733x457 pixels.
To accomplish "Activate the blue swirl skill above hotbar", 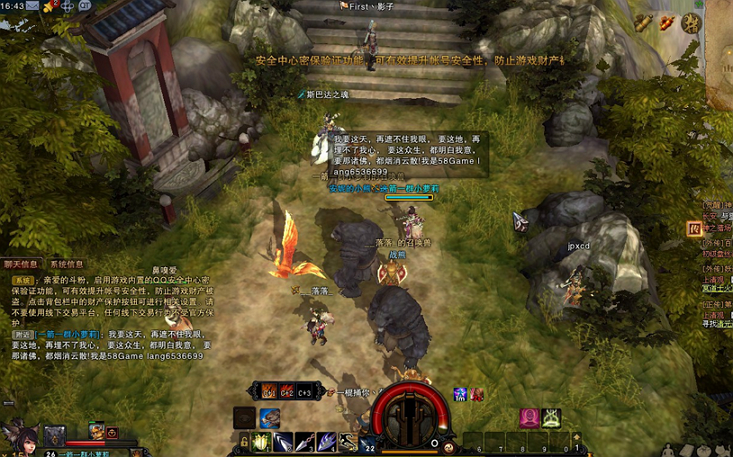I will (269, 417).
